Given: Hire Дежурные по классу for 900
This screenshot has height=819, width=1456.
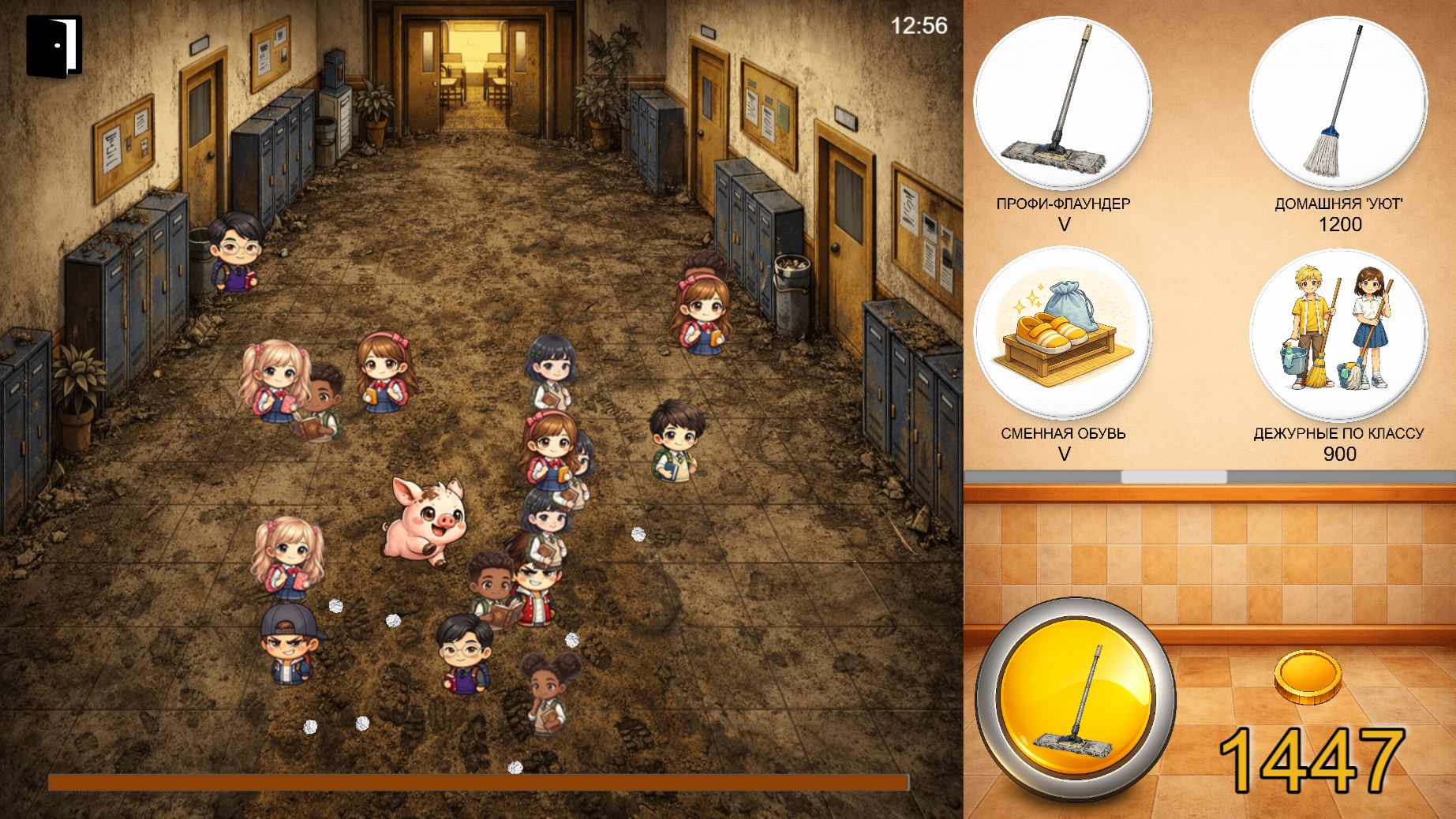Looking at the screenshot, I should [1338, 333].
